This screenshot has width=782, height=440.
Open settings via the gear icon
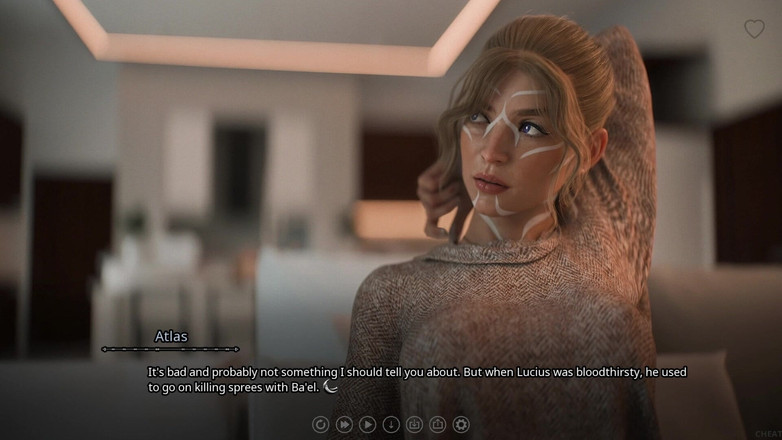click(x=461, y=424)
